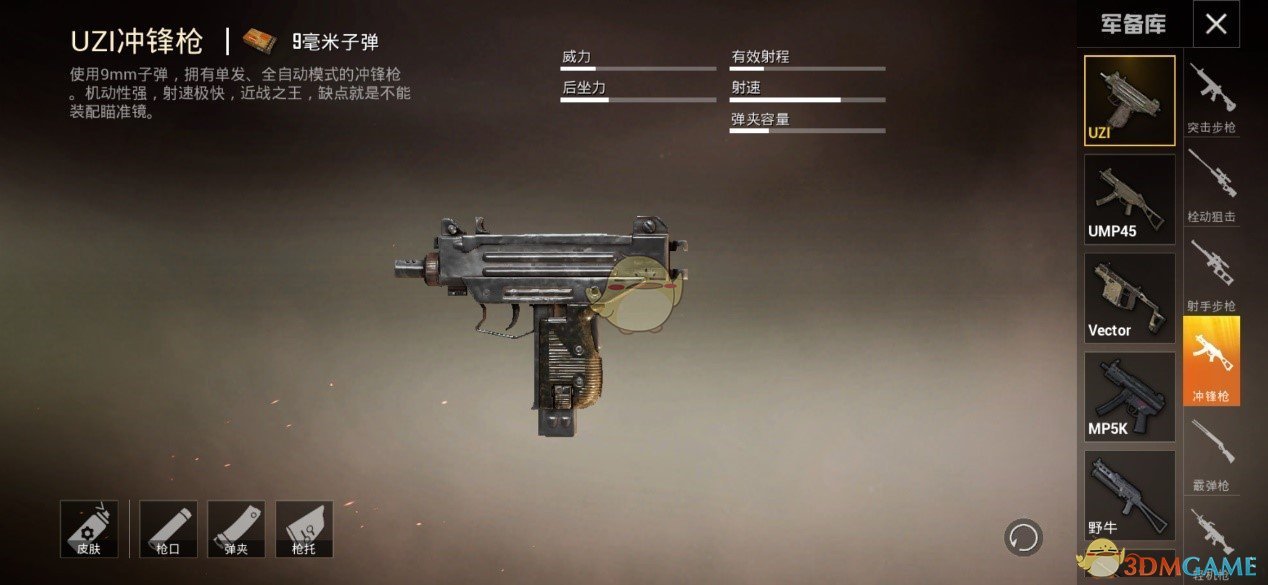Select the 野牛 (Bizon) weapon entry
Image resolution: width=1268 pixels, height=585 pixels.
click(x=1130, y=495)
